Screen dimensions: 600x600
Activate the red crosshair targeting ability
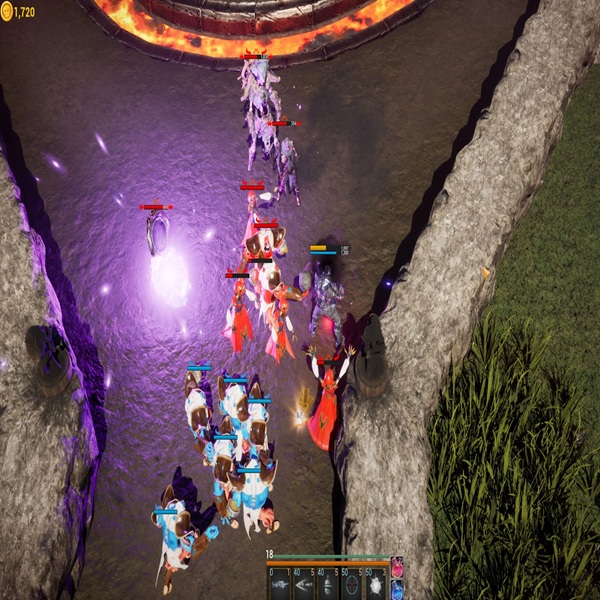(x=351, y=585)
